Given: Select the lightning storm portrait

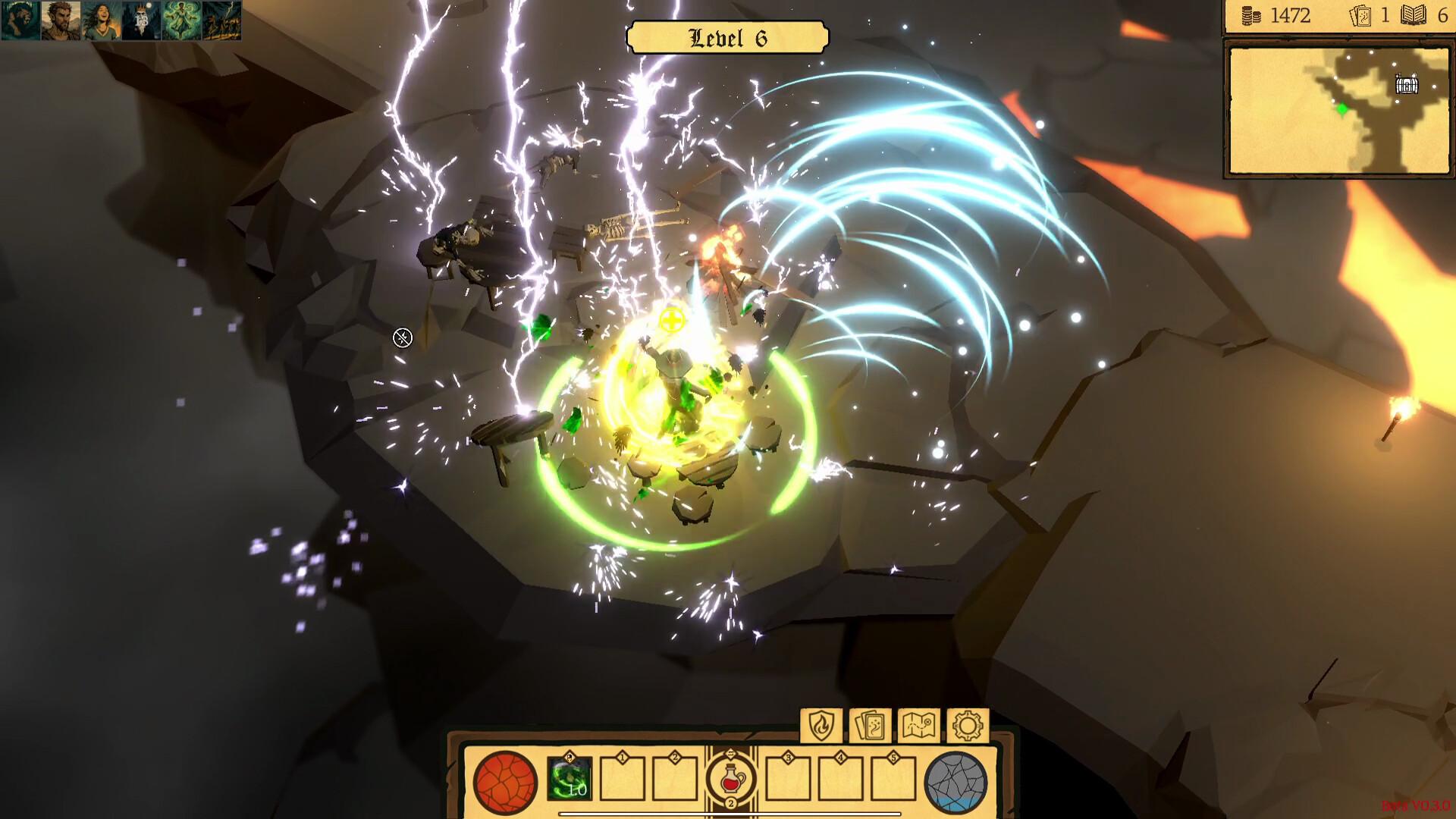Looking at the screenshot, I should click(x=221, y=20).
